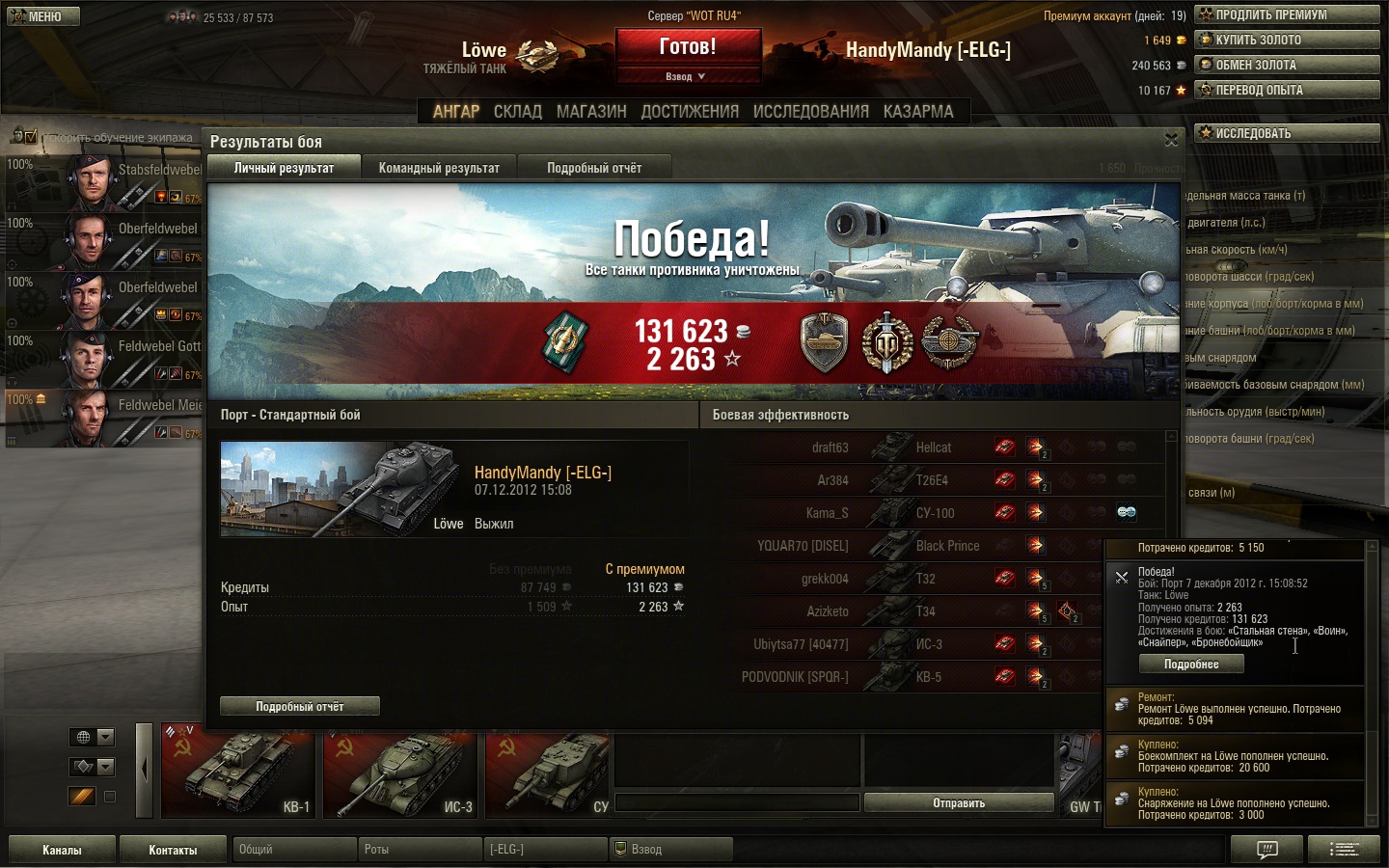Open the Казарма section
The image size is (1389, 868).
click(918, 112)
